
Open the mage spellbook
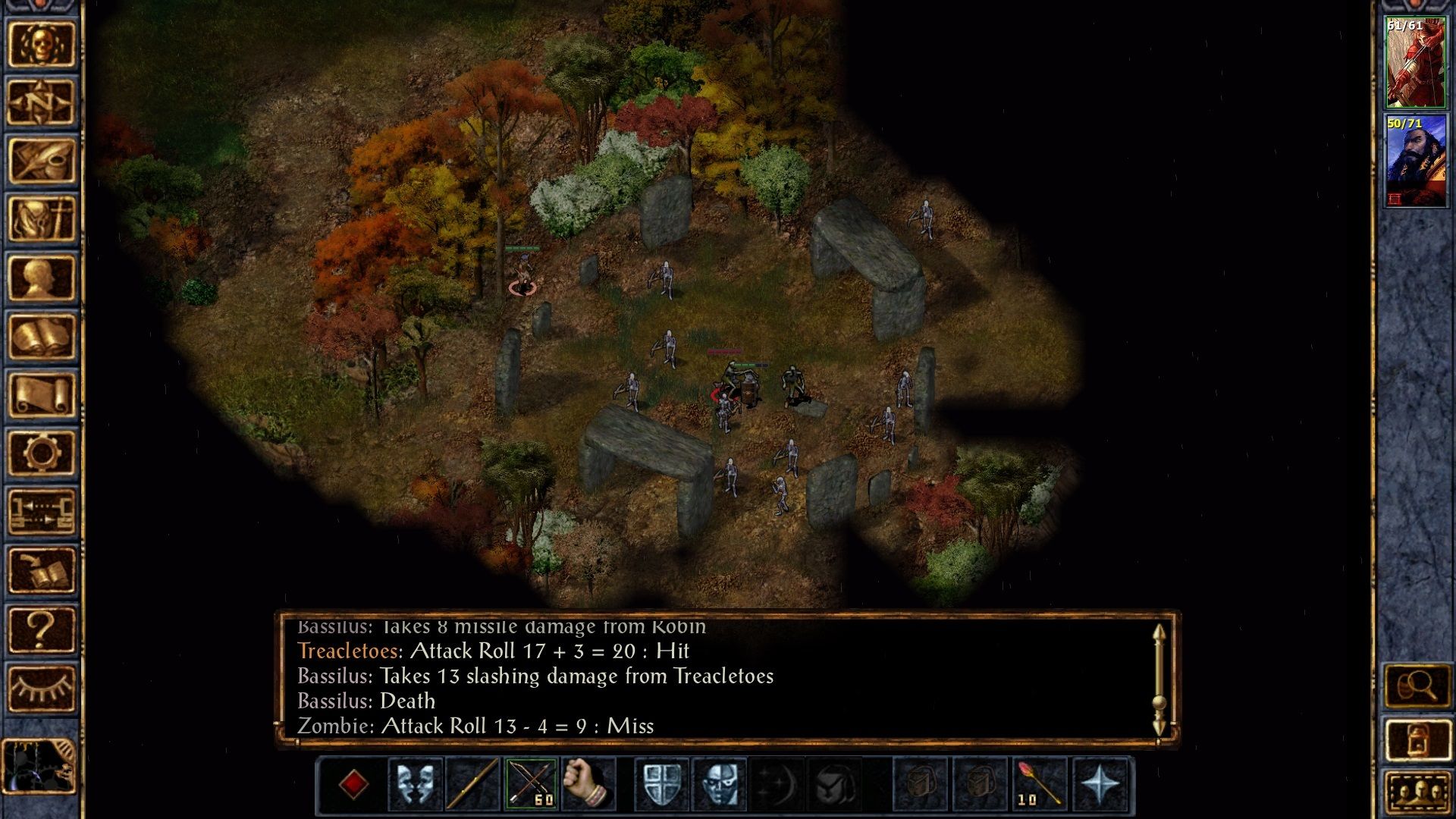pyautogui.click(x=41, y=337)
